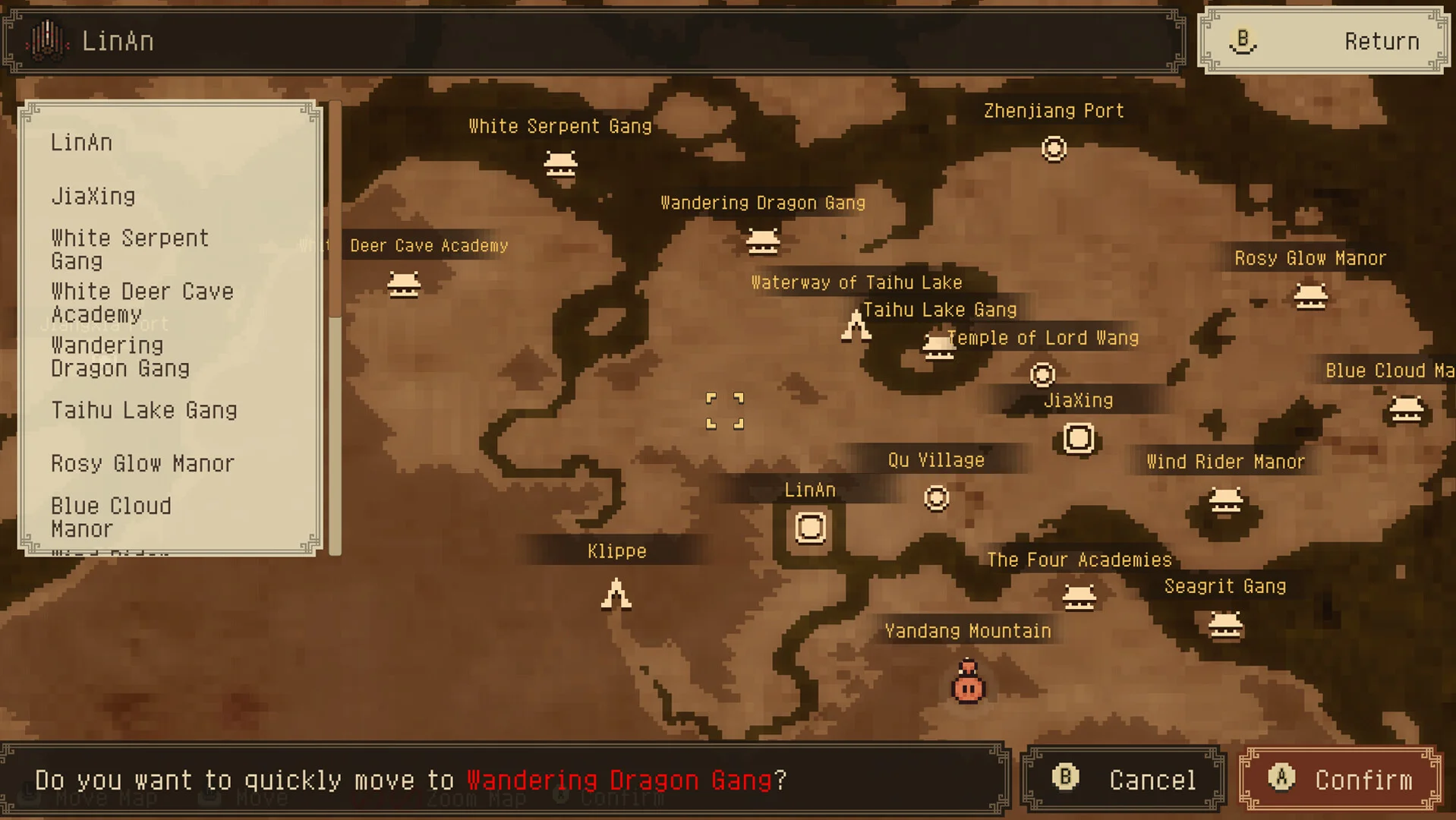The height and width of the screenshot is (820, 1456).
Task: Click the Zhenjiang Port map marker
Action: pos(1054,149)
